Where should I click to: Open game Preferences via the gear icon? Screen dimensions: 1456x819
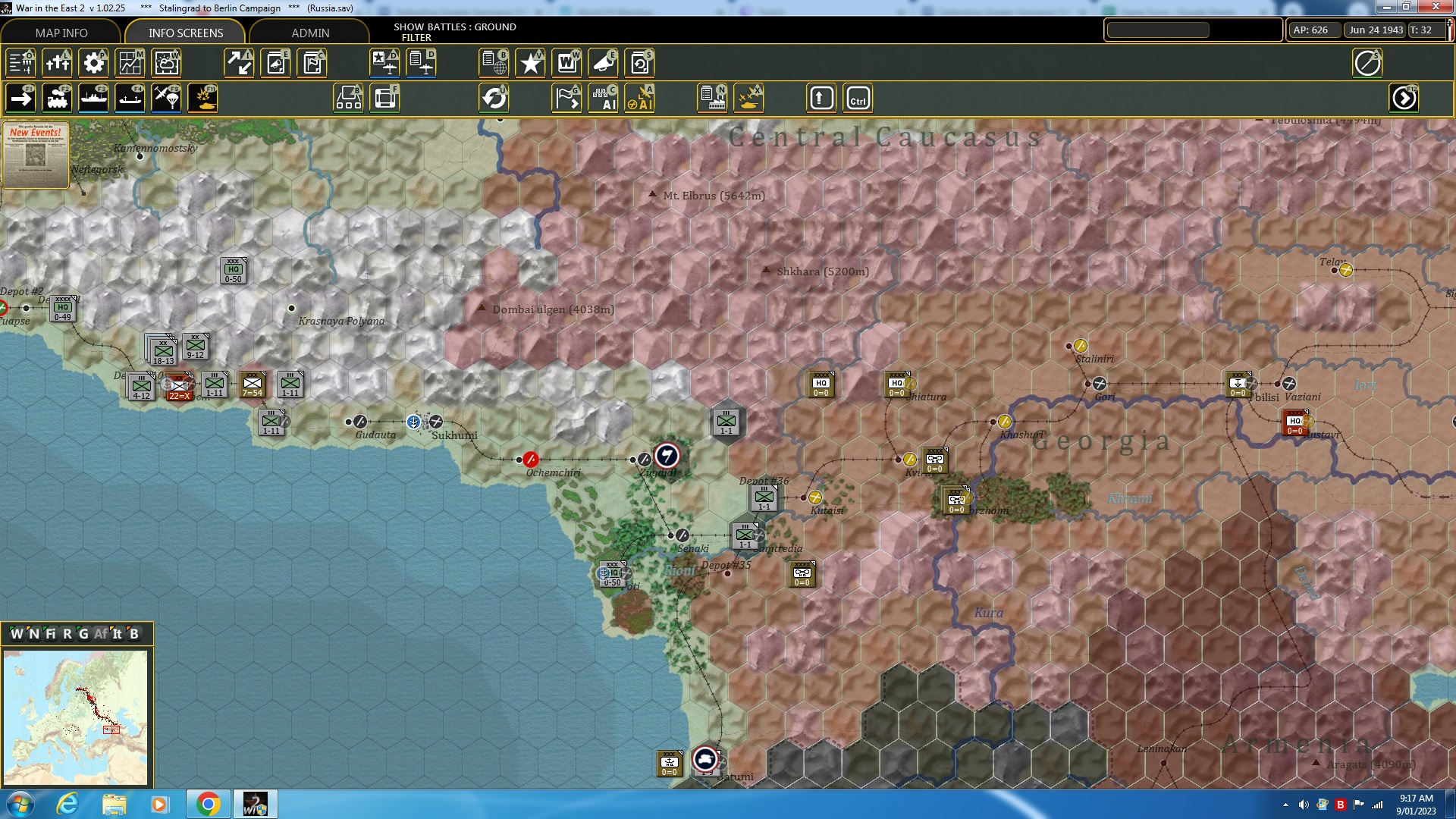[93, 63]
